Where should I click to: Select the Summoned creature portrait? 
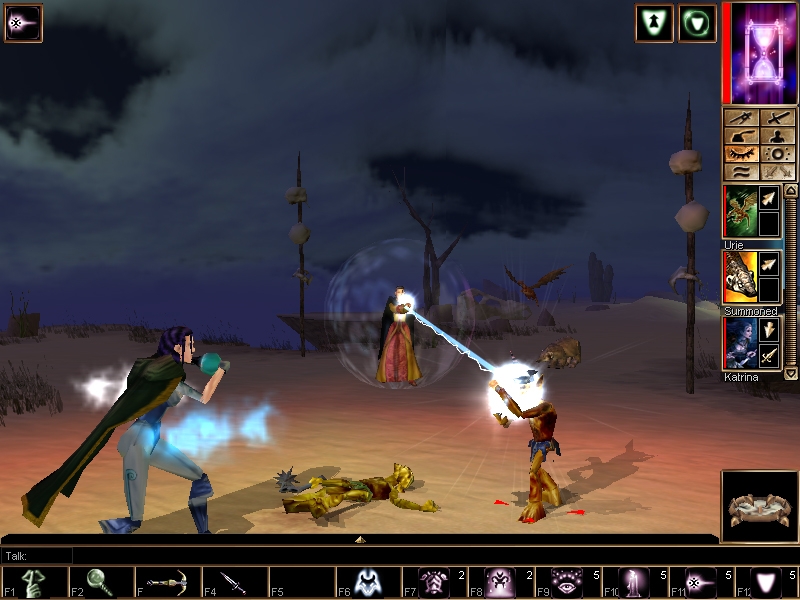click(x=740, y=277)
